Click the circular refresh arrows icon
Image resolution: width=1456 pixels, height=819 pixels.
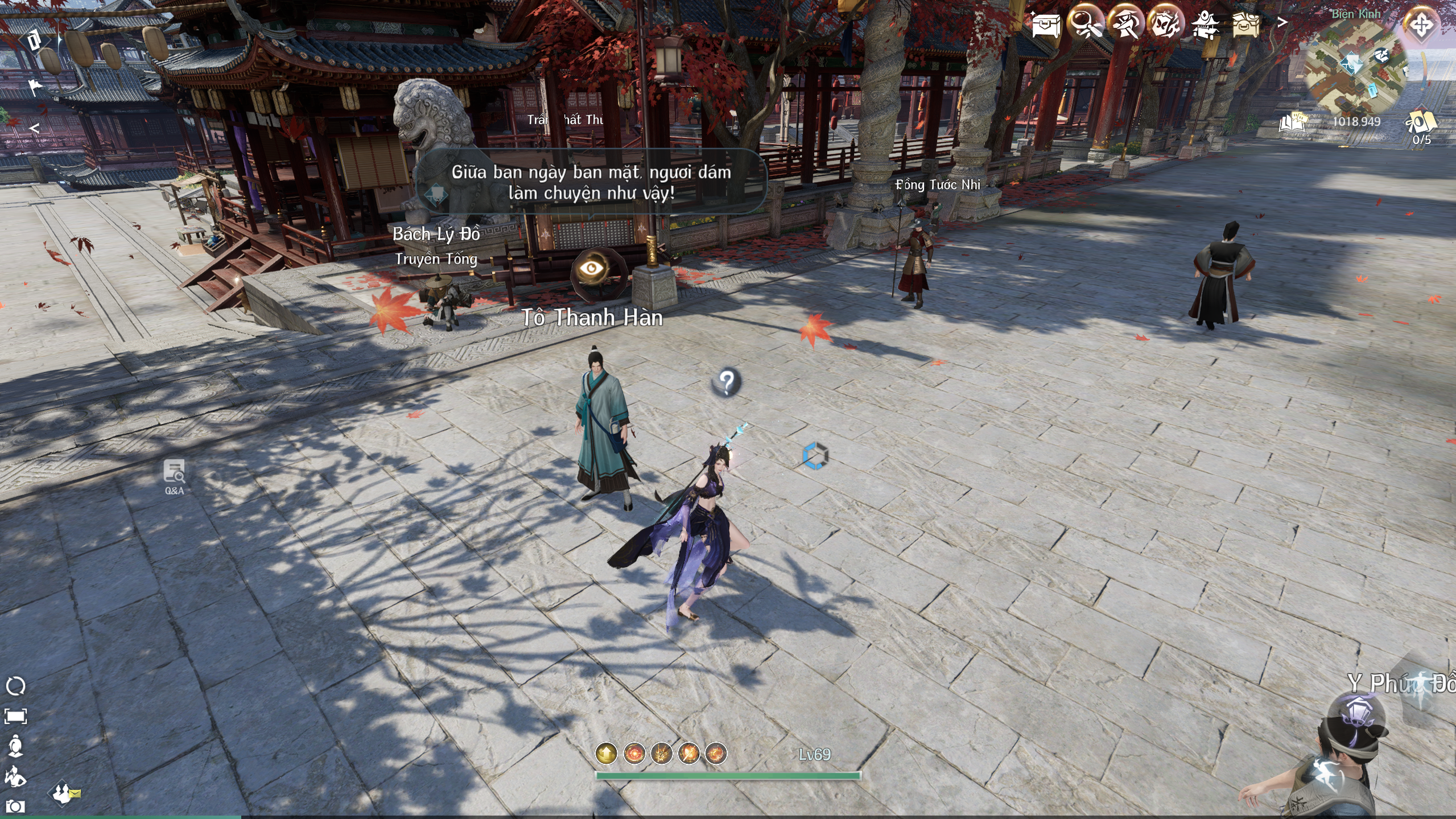tap(15, 686)
